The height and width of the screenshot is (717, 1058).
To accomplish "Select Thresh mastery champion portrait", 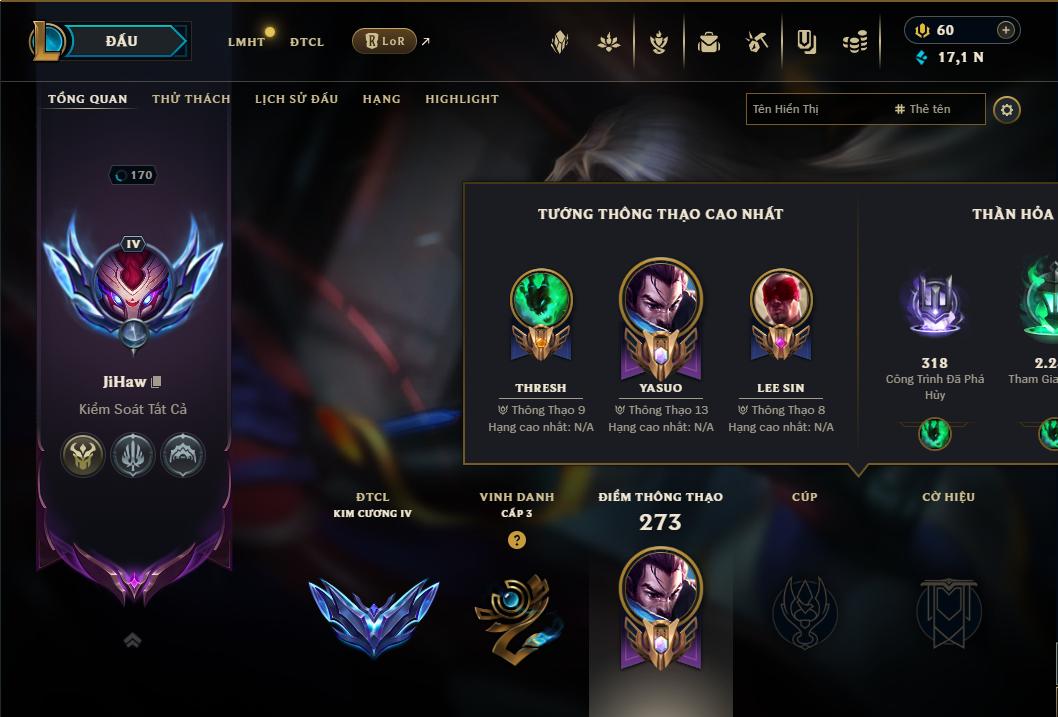I will click(541, 299).
